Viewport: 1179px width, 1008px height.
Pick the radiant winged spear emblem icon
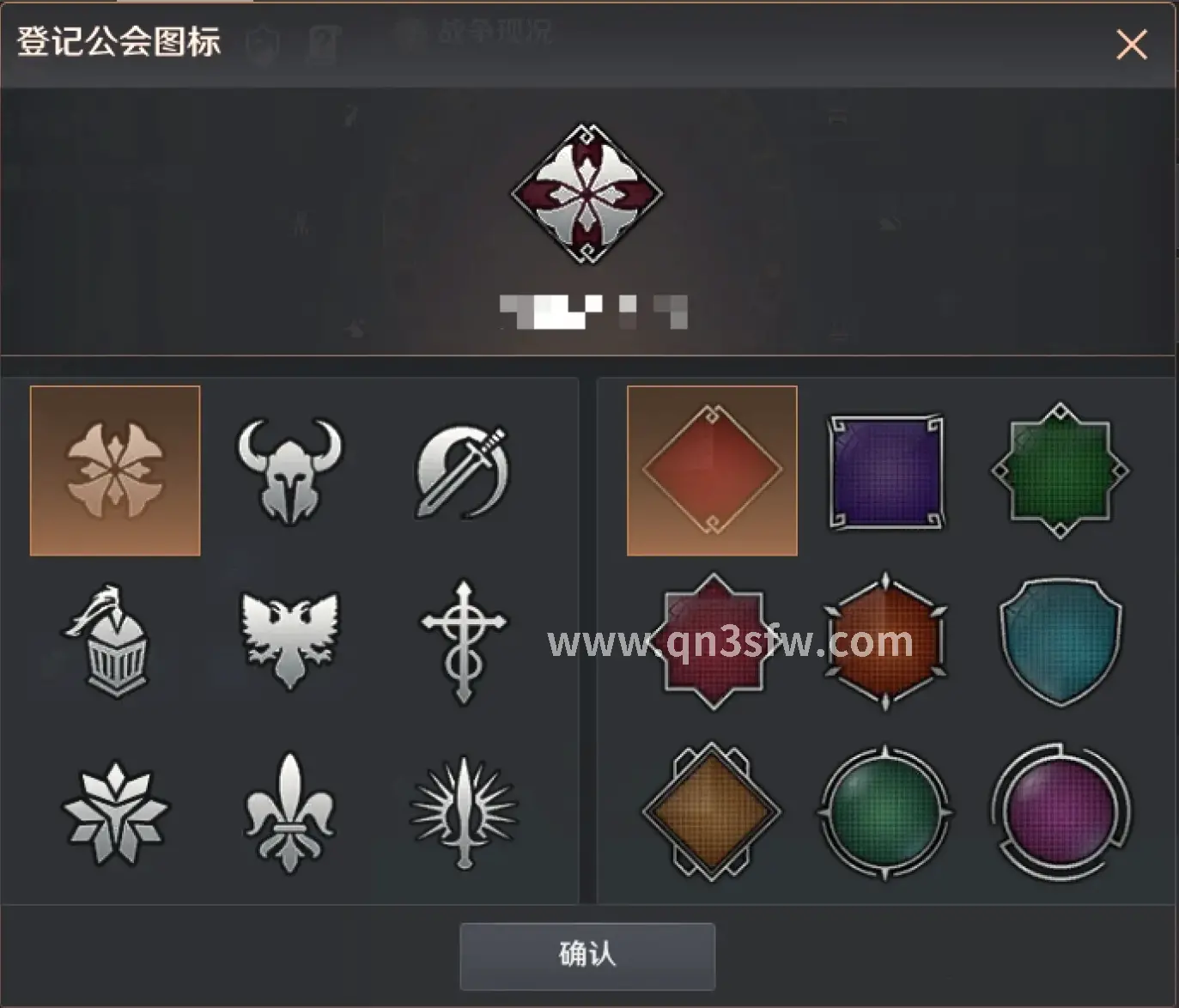(461, 816)
